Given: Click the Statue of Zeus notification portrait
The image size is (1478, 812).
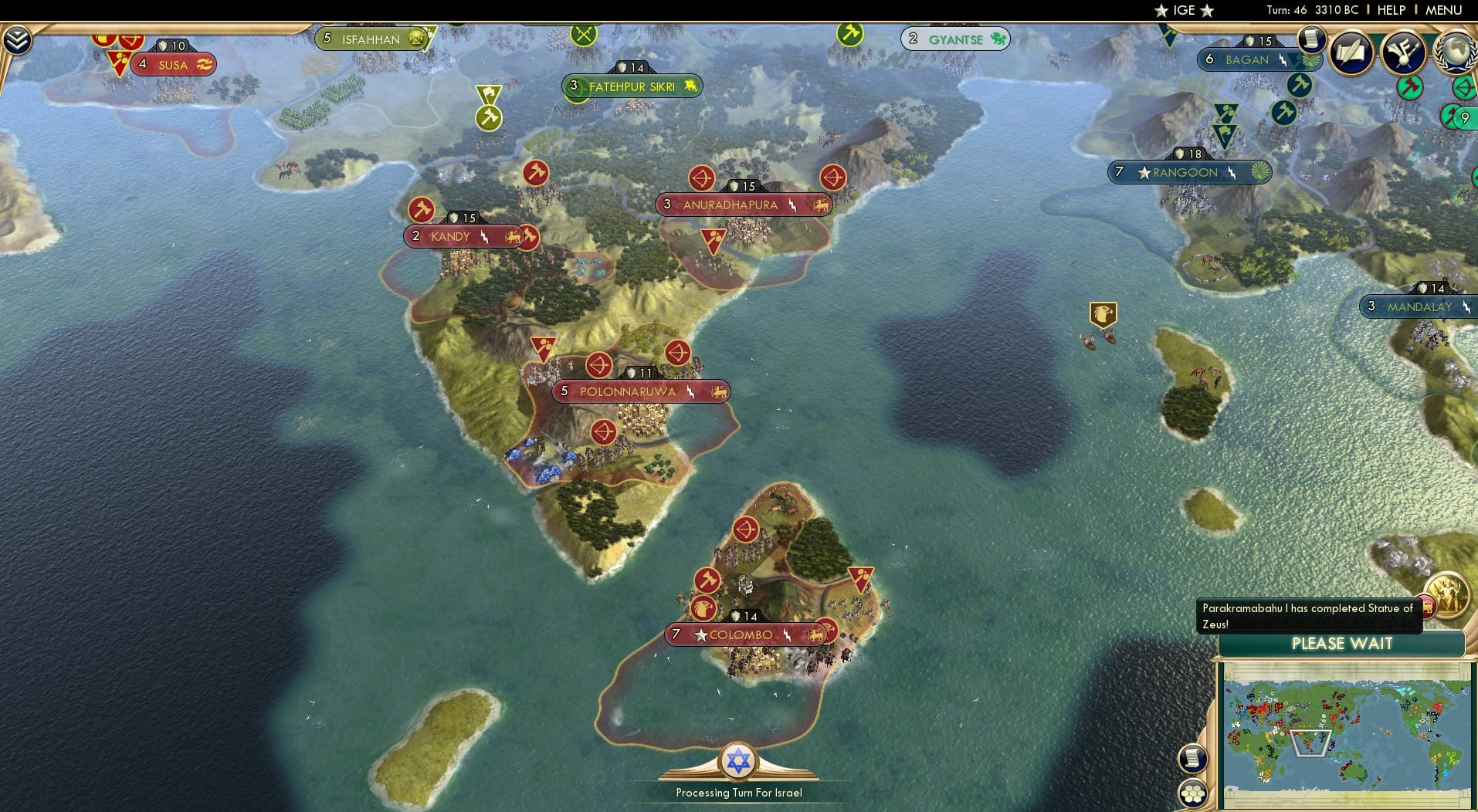Looking at the screenshot, I should click(x=1448, y=596).
